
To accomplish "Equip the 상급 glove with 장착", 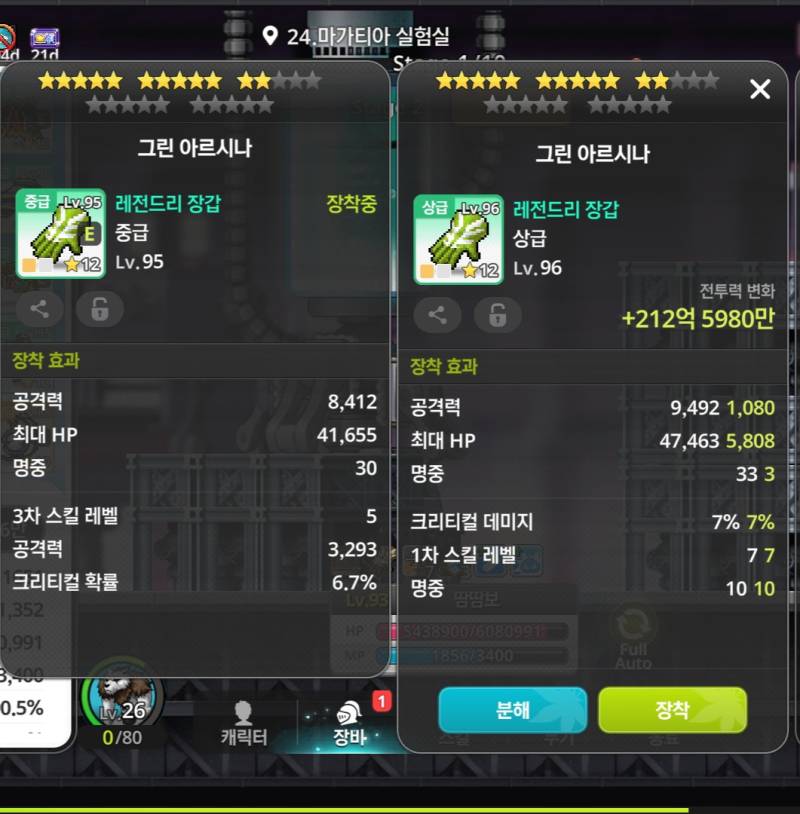I will tap(672, 710).
